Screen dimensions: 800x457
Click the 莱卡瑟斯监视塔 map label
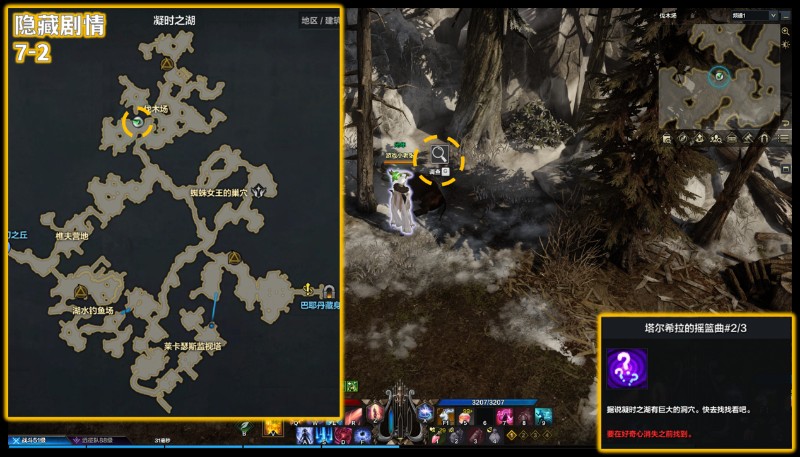[x=193, y=345]
